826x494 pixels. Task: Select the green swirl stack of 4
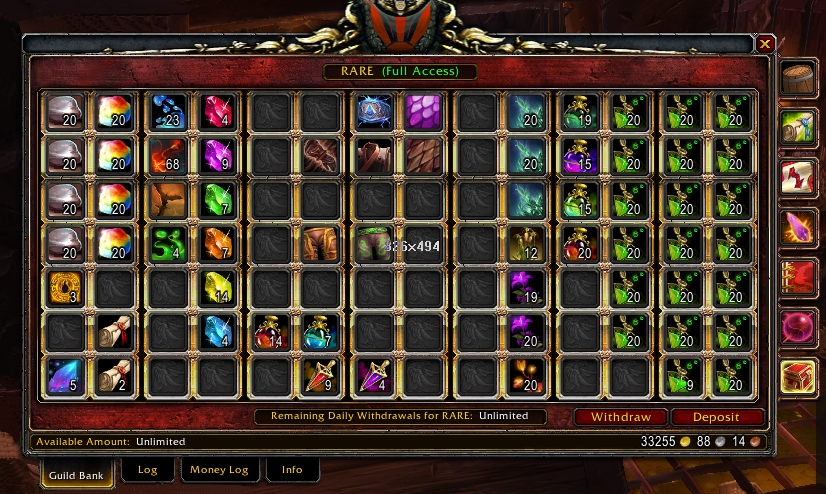pyautogui.click(x=166, y=245)
